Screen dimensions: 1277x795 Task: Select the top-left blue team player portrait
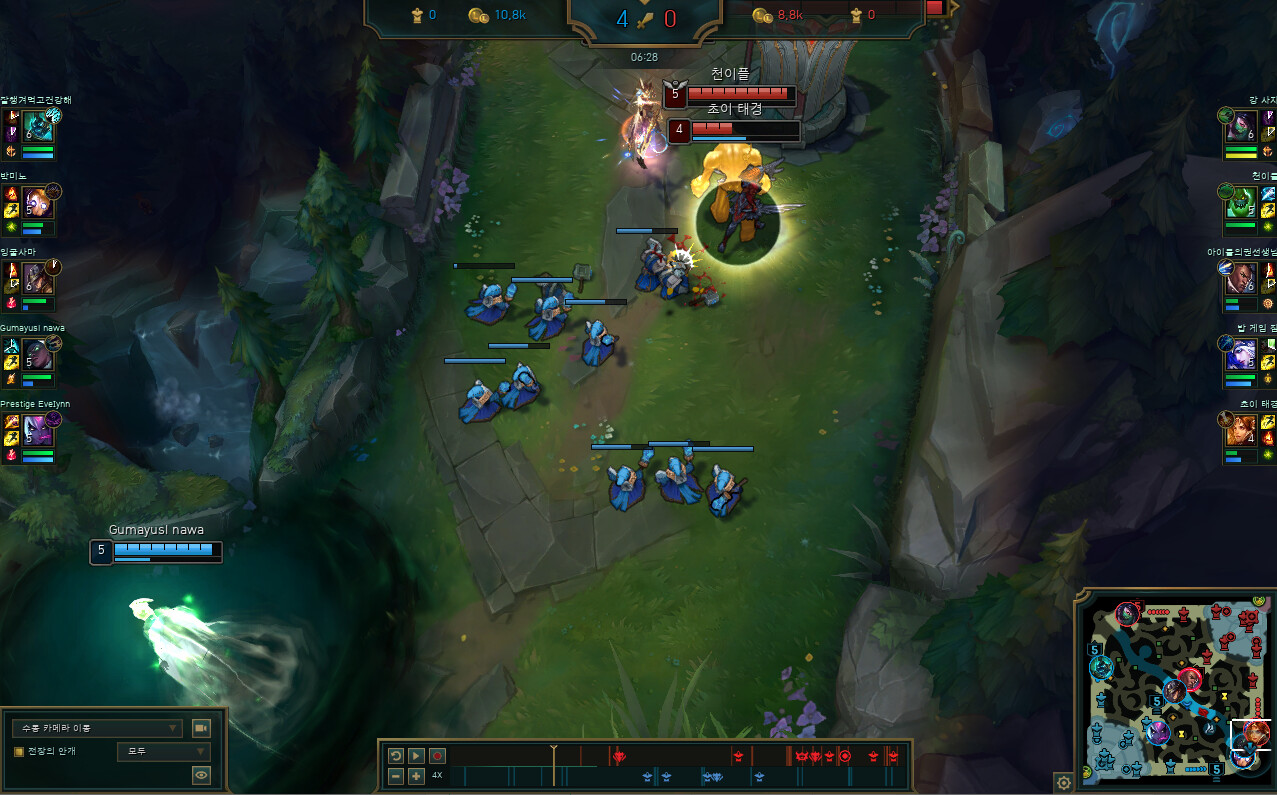(x=38, y=126)
